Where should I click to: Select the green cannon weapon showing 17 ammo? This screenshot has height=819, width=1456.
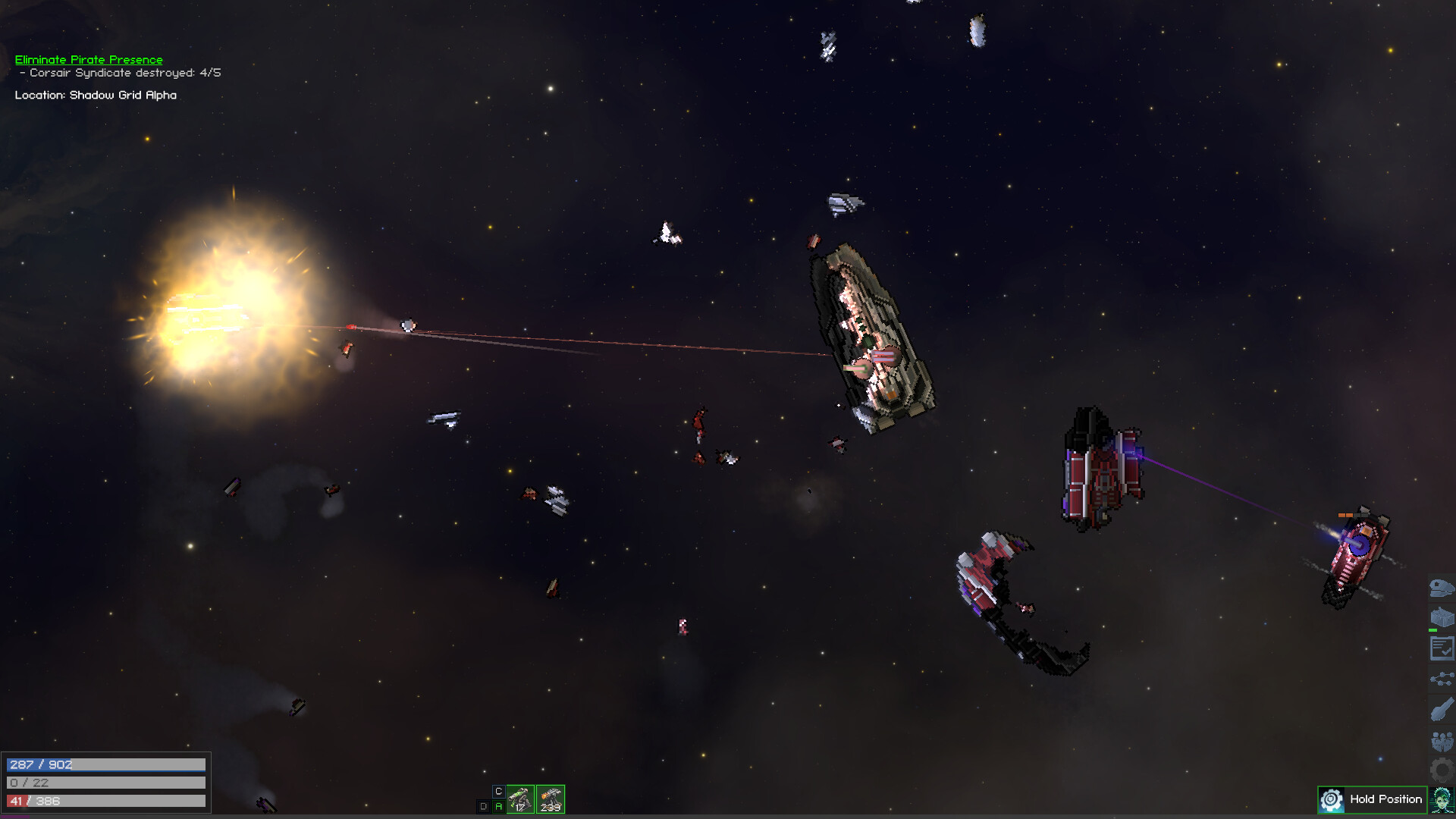coord(520,799)
